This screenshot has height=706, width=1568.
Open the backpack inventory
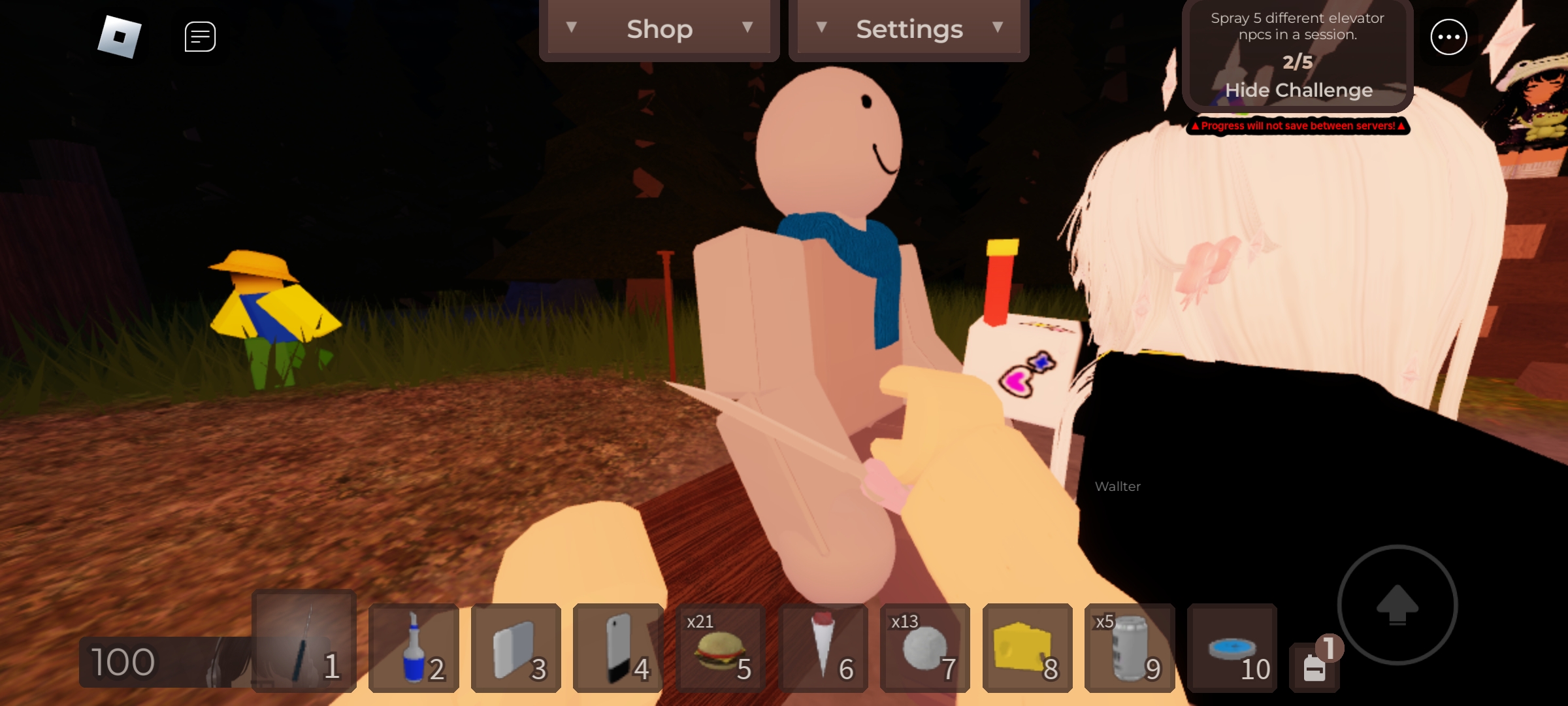(1315, 668)
